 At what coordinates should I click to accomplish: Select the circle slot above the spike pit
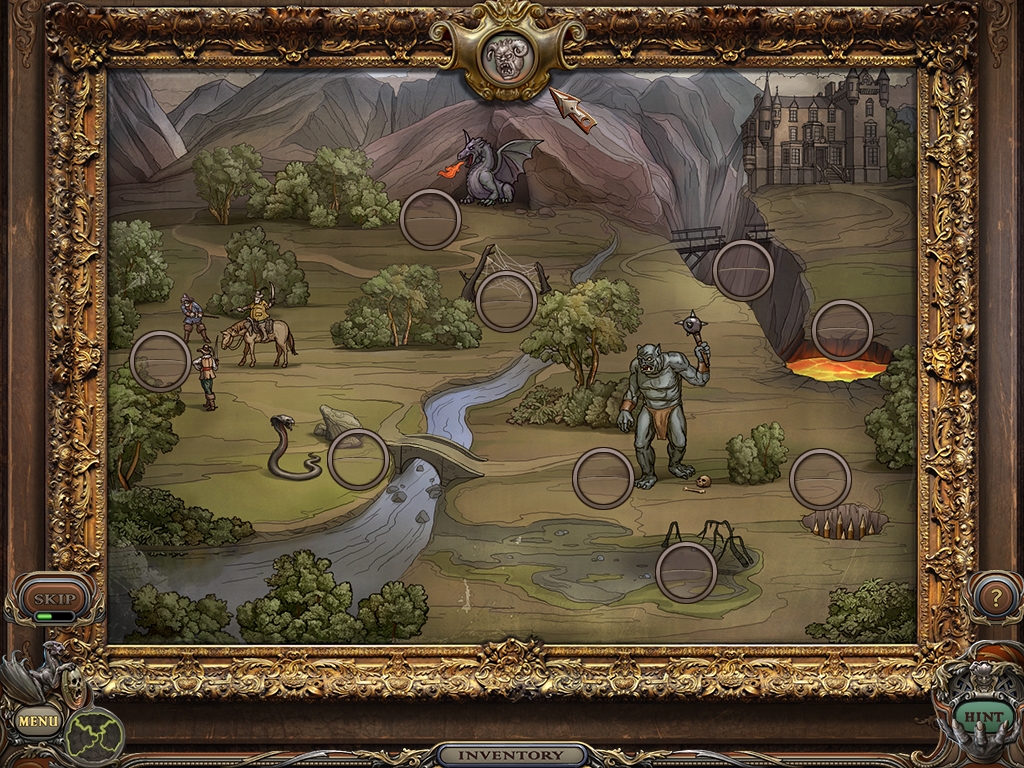click(820, 479)
